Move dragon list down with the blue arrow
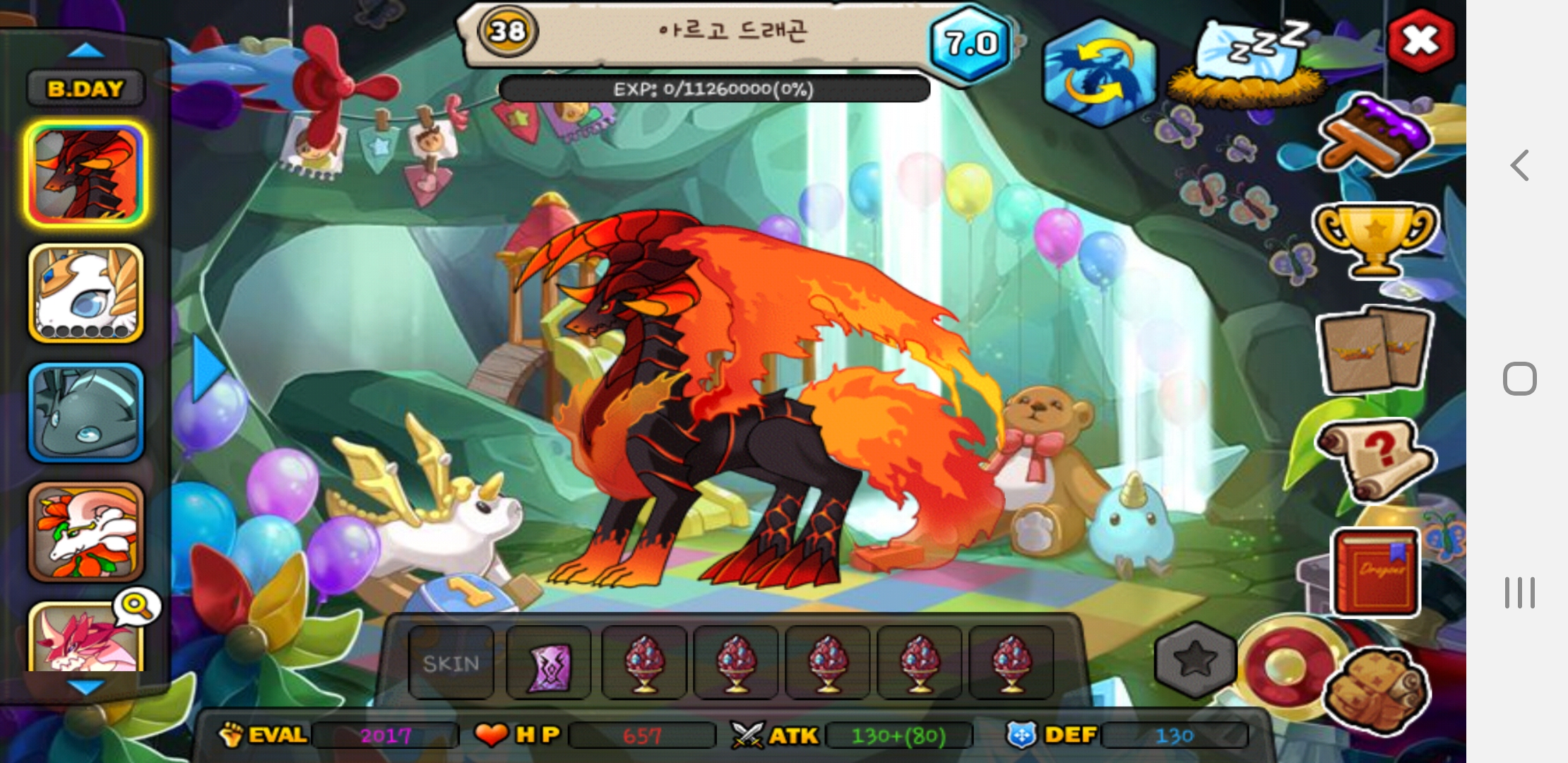The image size is (1568, 763). 85,686
